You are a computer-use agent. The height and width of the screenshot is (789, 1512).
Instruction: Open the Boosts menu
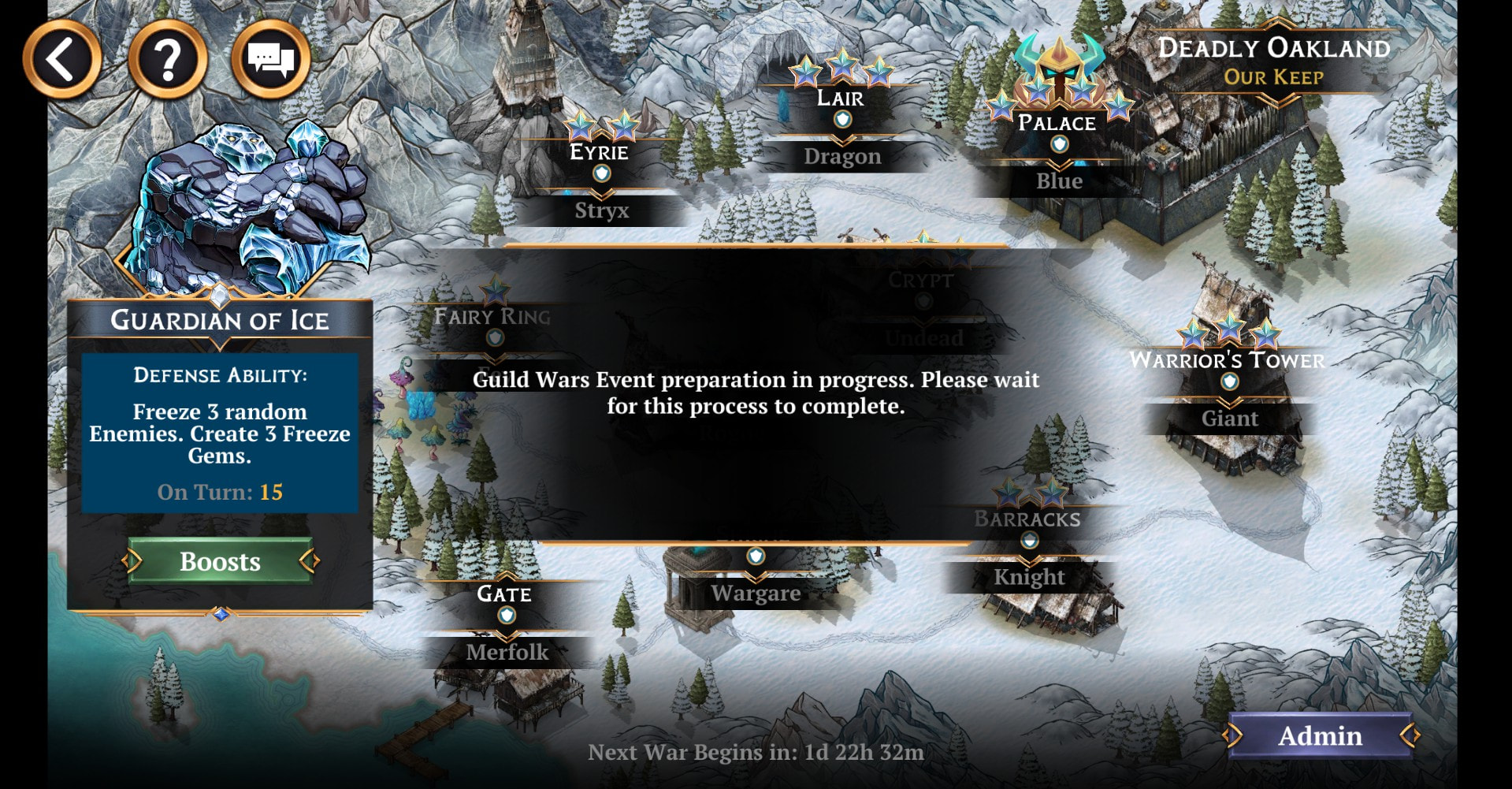click(x=220, y=561)
